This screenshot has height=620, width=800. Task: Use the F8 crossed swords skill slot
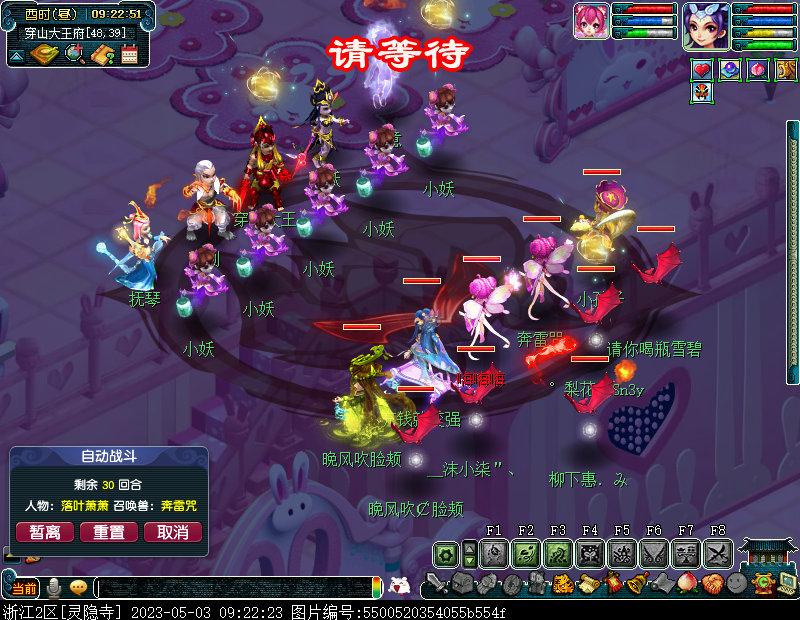coord(718,553)
